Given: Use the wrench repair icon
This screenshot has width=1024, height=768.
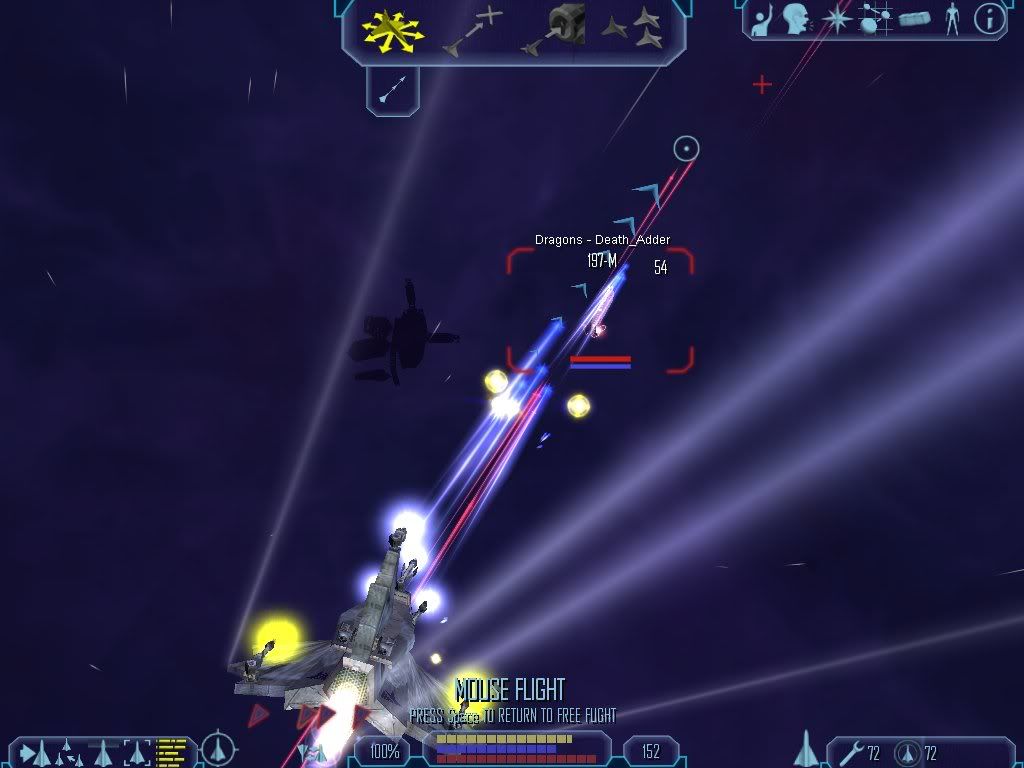Looking at the screenshot, I should 853,752.
